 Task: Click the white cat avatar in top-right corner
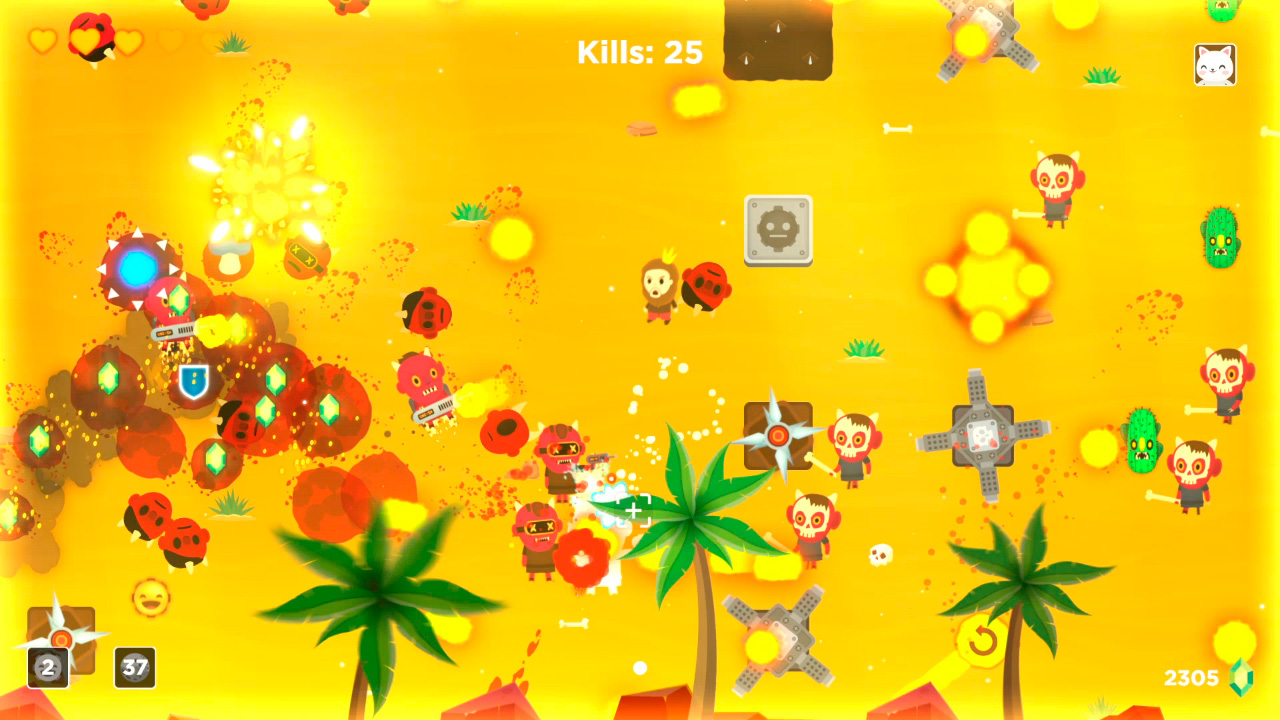tap(1216, 63)
